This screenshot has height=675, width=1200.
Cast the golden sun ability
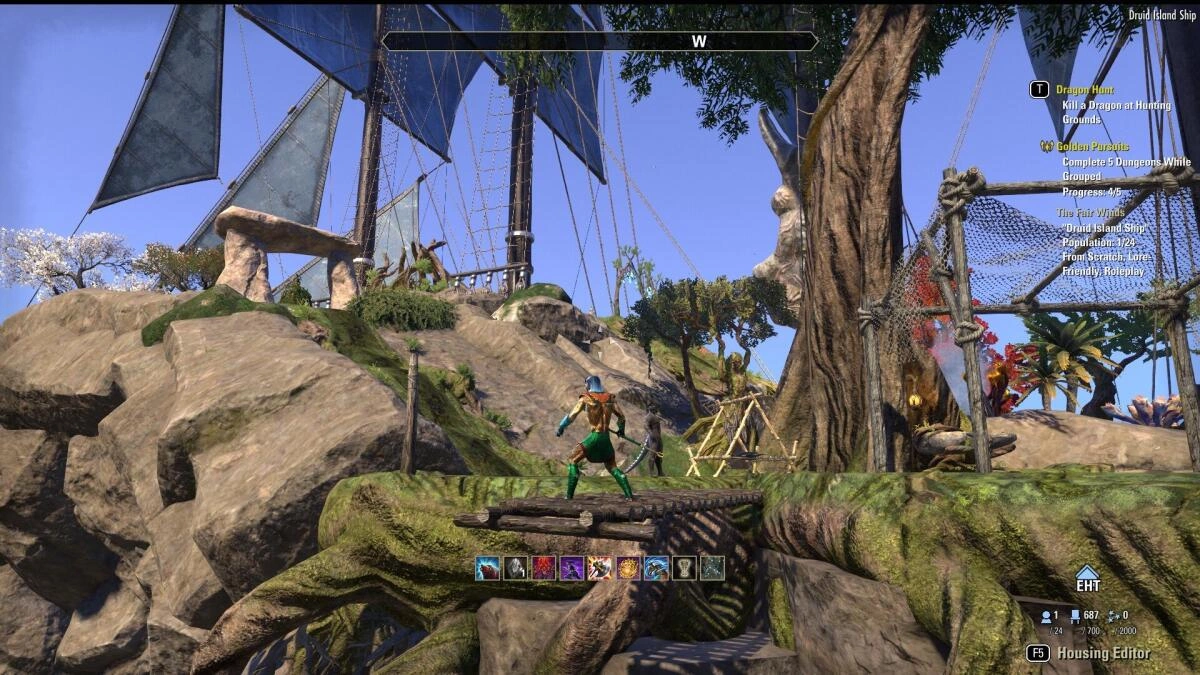[x=628, y=568]
